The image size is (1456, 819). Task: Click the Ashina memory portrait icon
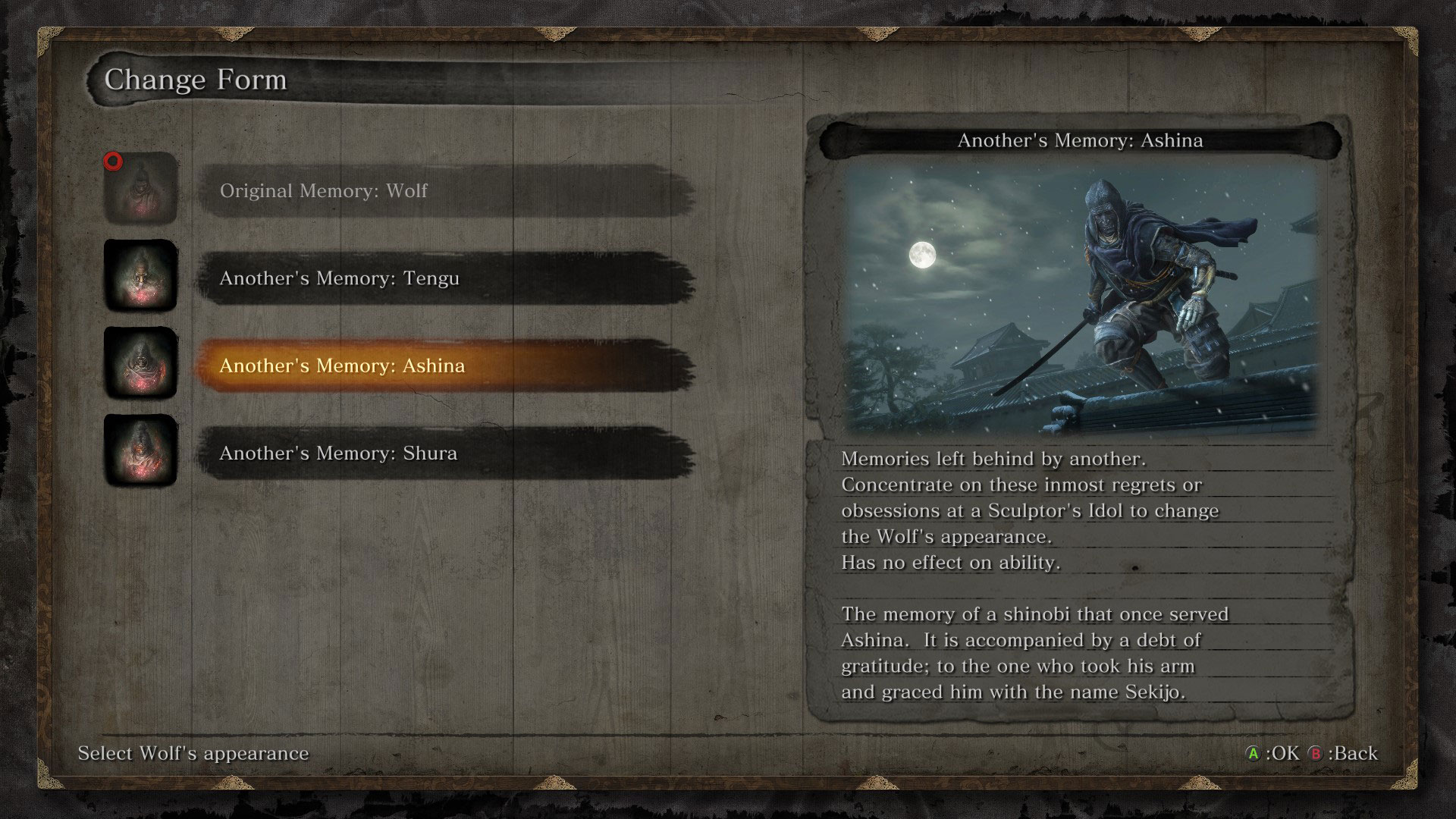pos(140,363)
